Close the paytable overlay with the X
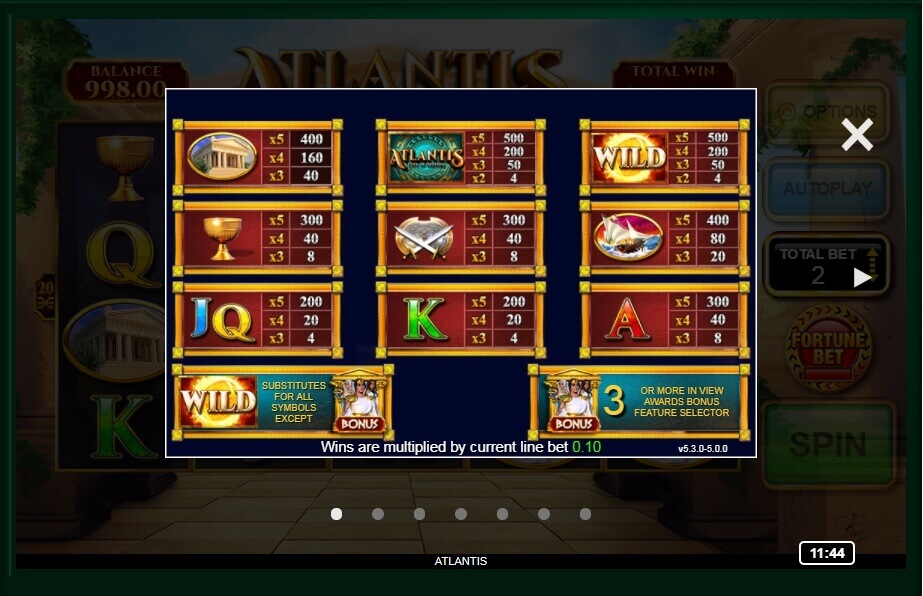This screenshot has height=596, width=923. coord(857,134)
